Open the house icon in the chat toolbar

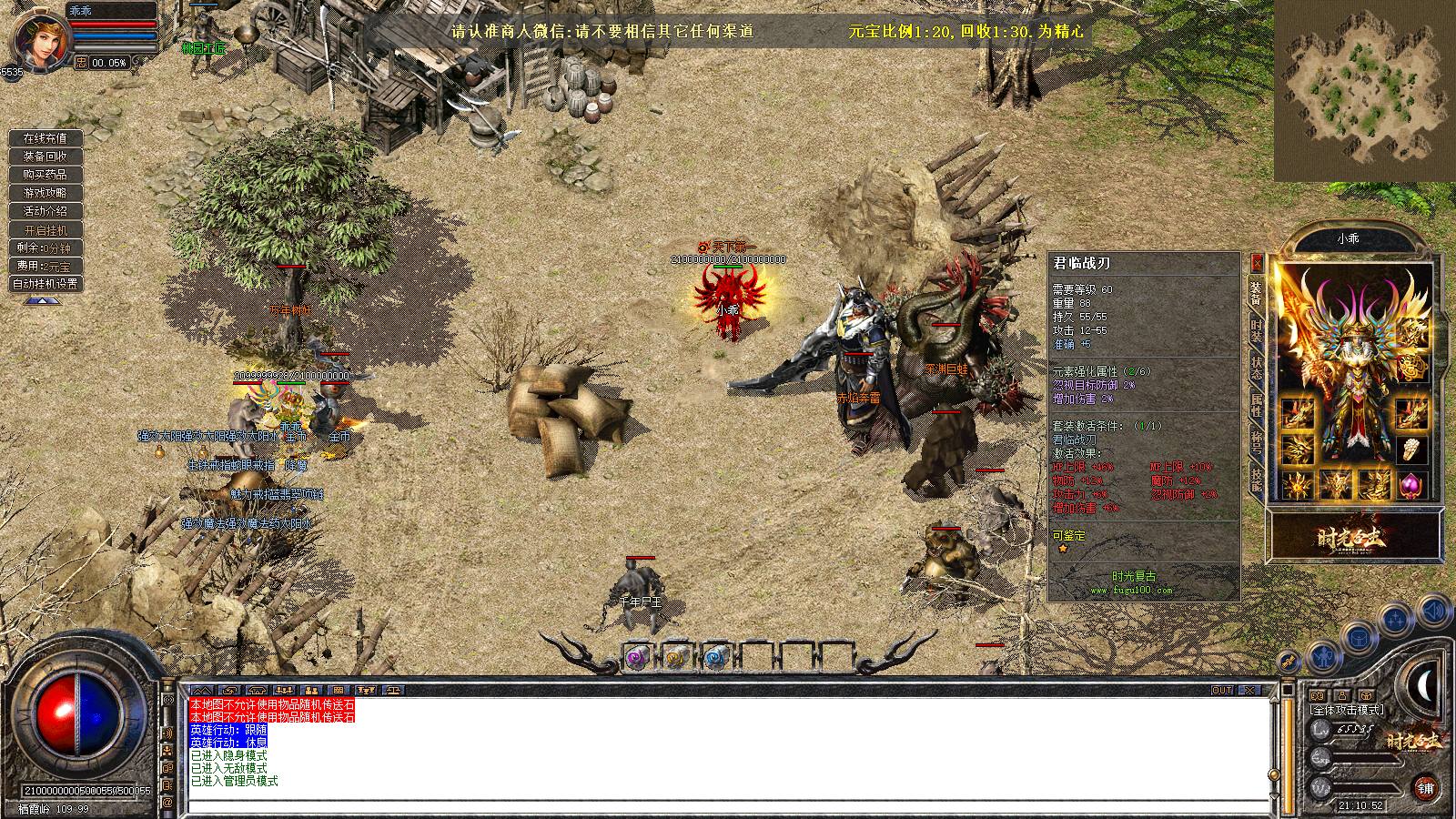[258, 690]
